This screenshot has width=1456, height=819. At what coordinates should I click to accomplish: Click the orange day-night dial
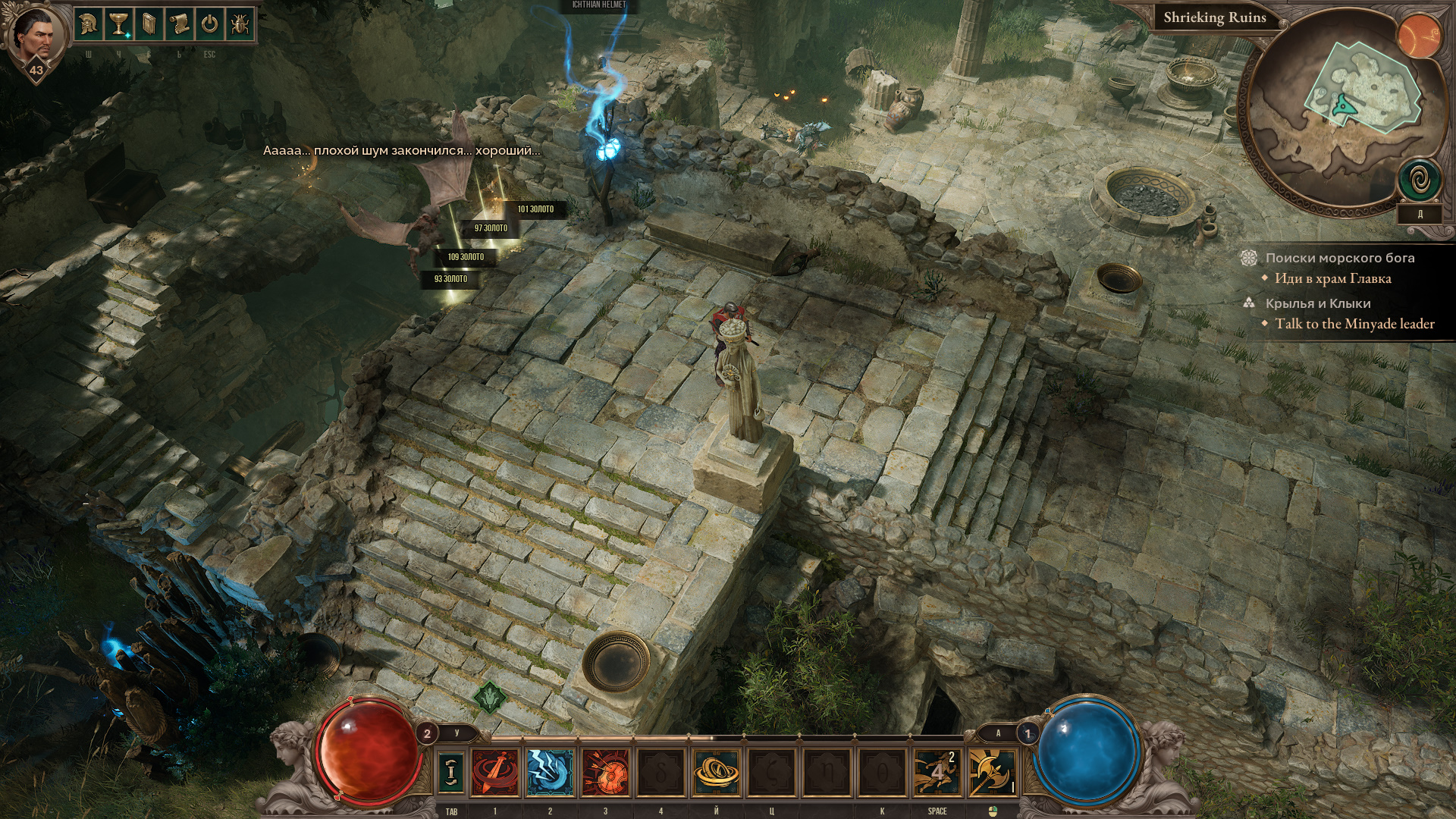tap(1420, 36)
